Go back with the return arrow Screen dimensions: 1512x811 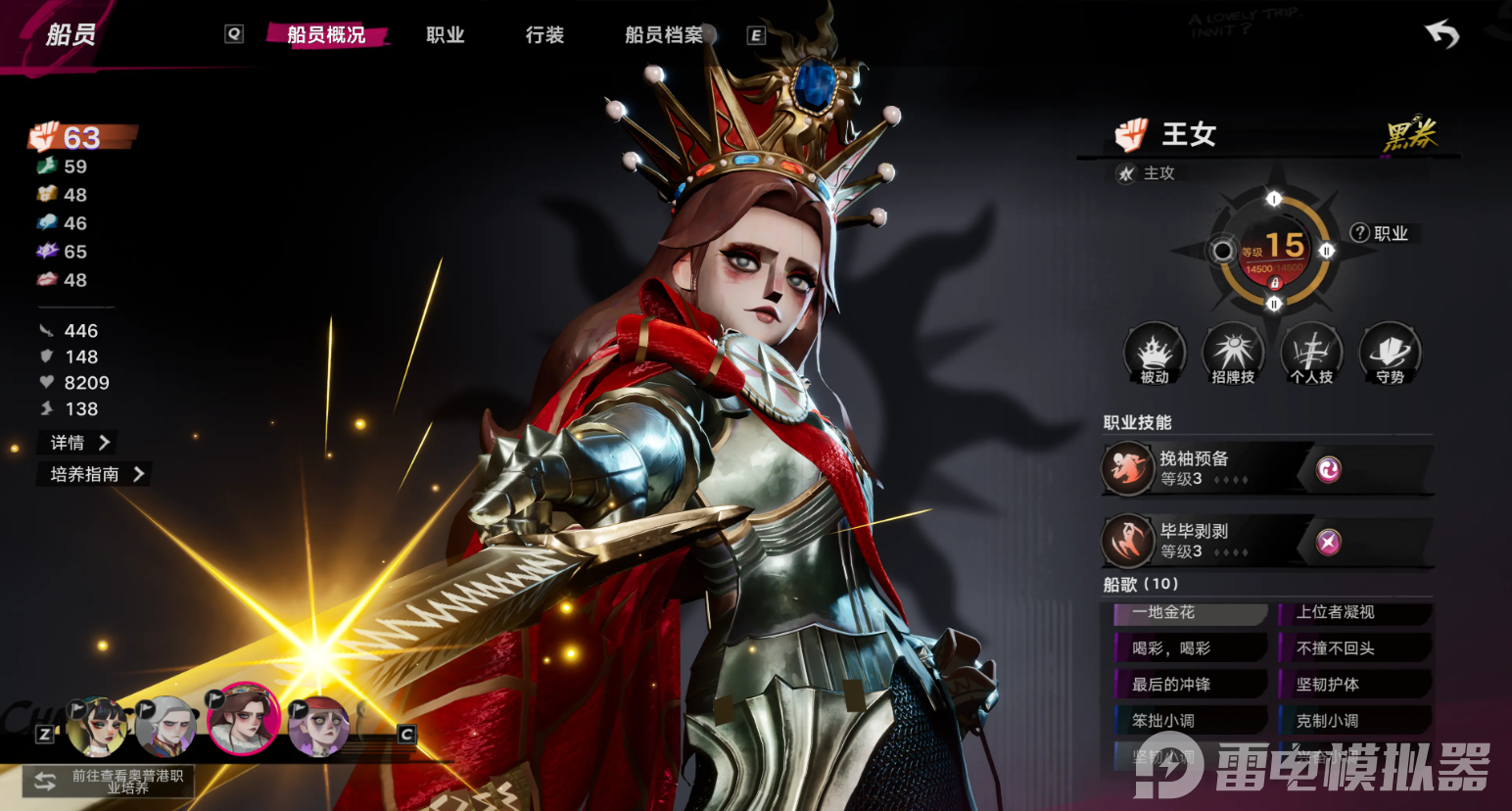click(x=1441, y=35)
